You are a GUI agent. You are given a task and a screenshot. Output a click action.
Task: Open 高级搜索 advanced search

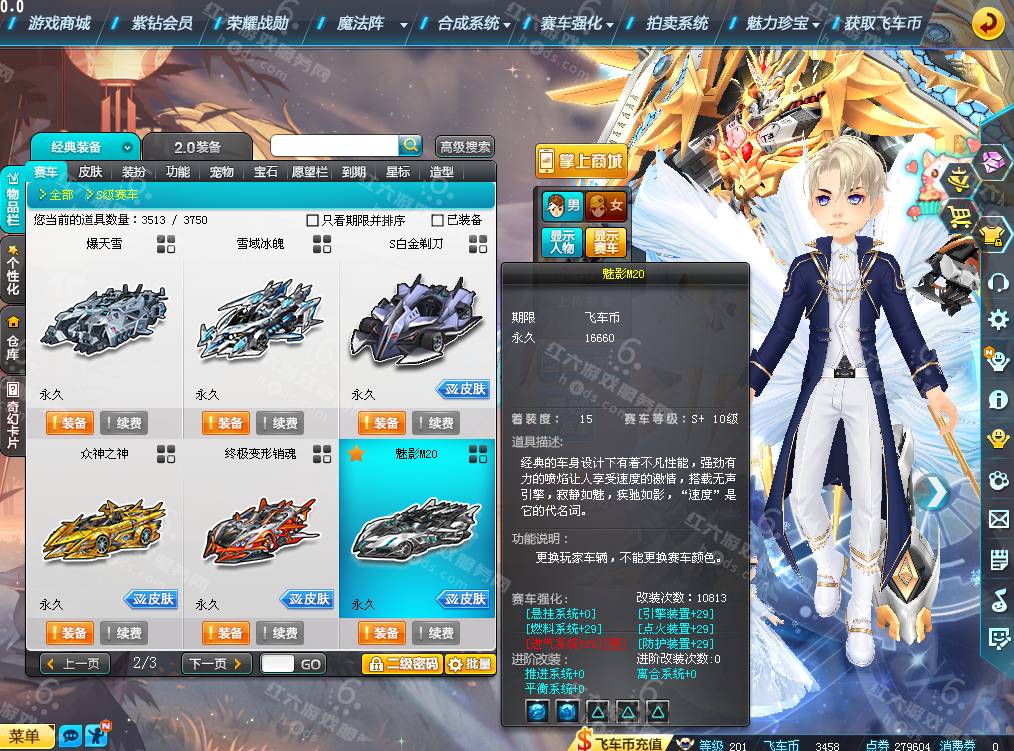tap(465, 147)
